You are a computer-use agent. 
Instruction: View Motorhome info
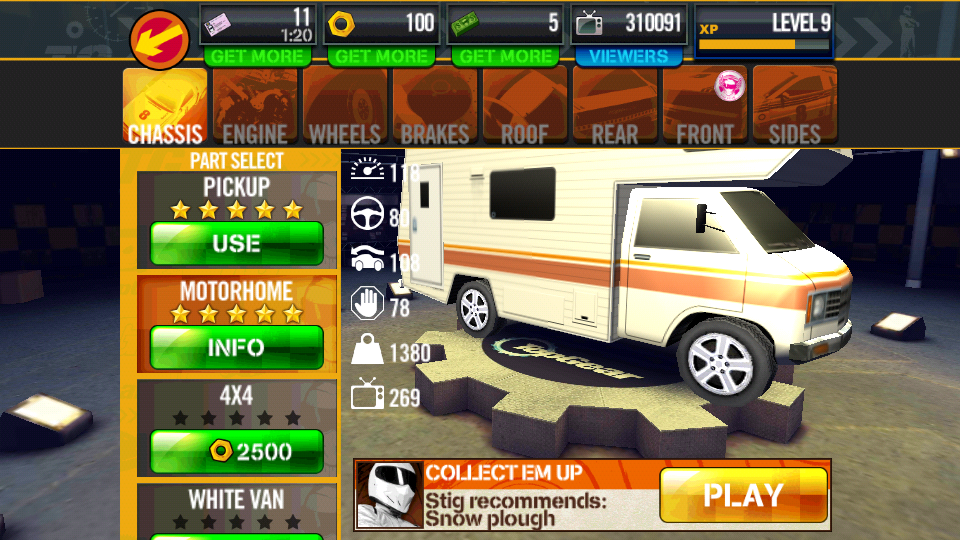click(x=237, y=347)
